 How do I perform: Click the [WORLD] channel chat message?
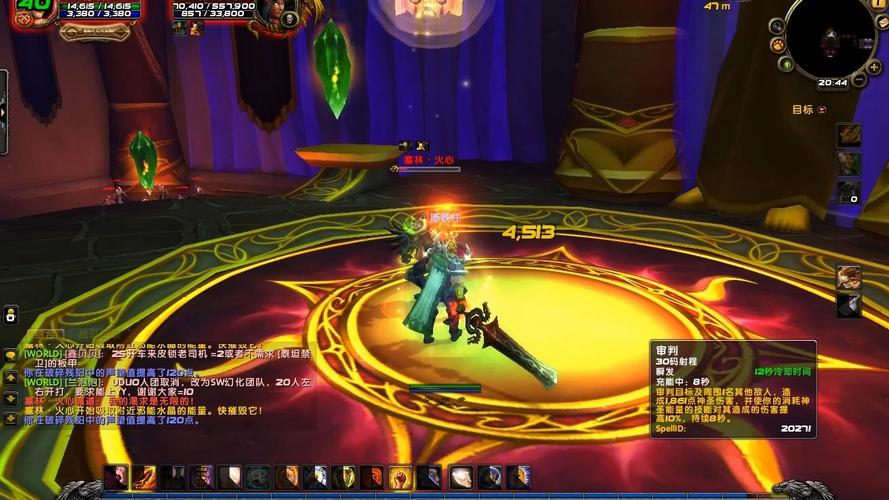[120, 354]
